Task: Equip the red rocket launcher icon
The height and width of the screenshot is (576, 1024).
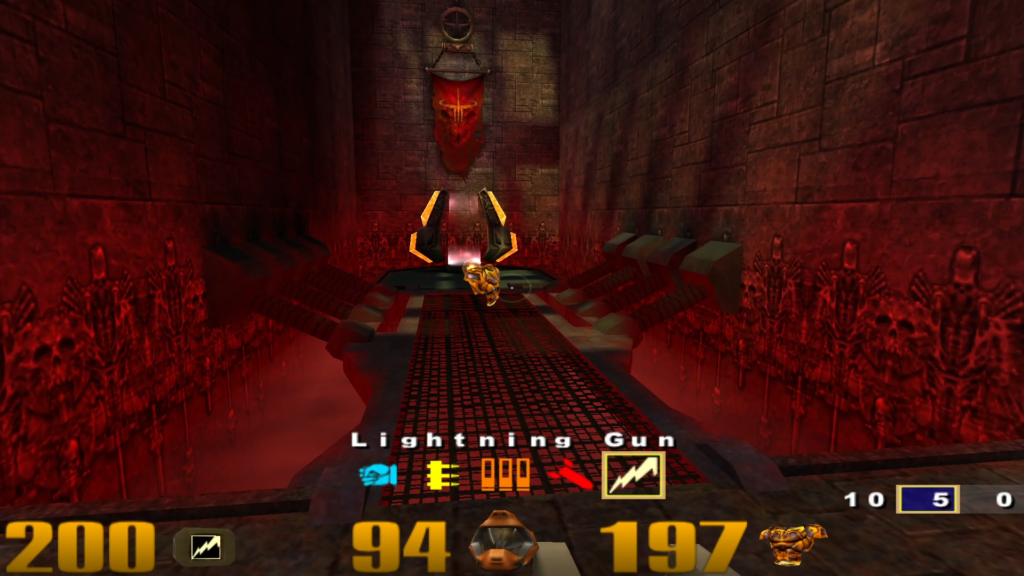Action: click(569, 474)
